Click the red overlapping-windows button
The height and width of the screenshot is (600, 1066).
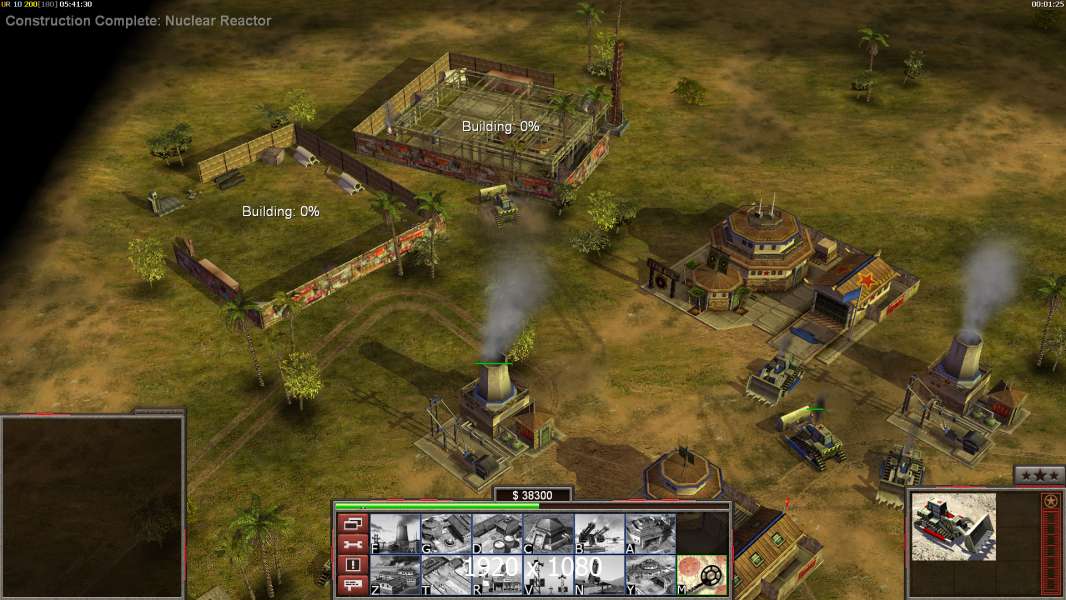click(x=351, y=523)
